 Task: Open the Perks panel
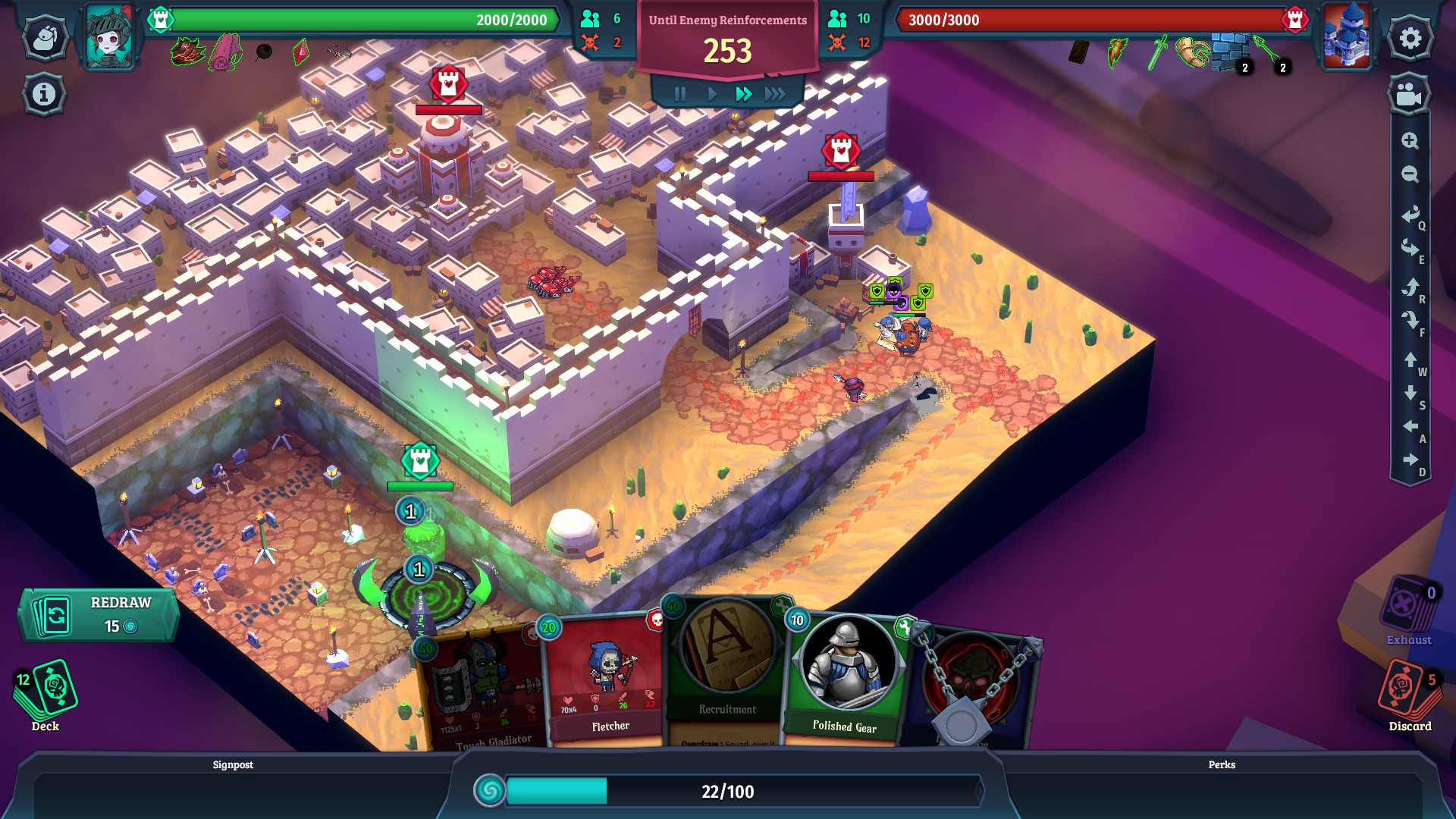pos(1221,764)
